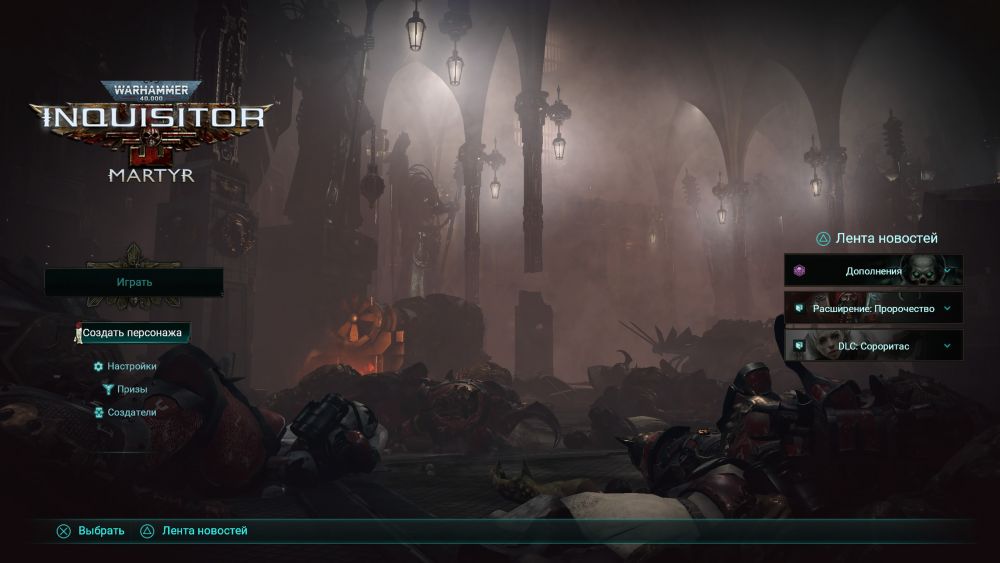Screen dimensions: 1000x563
Task: Show the Создатели credits
Action: 132,411
